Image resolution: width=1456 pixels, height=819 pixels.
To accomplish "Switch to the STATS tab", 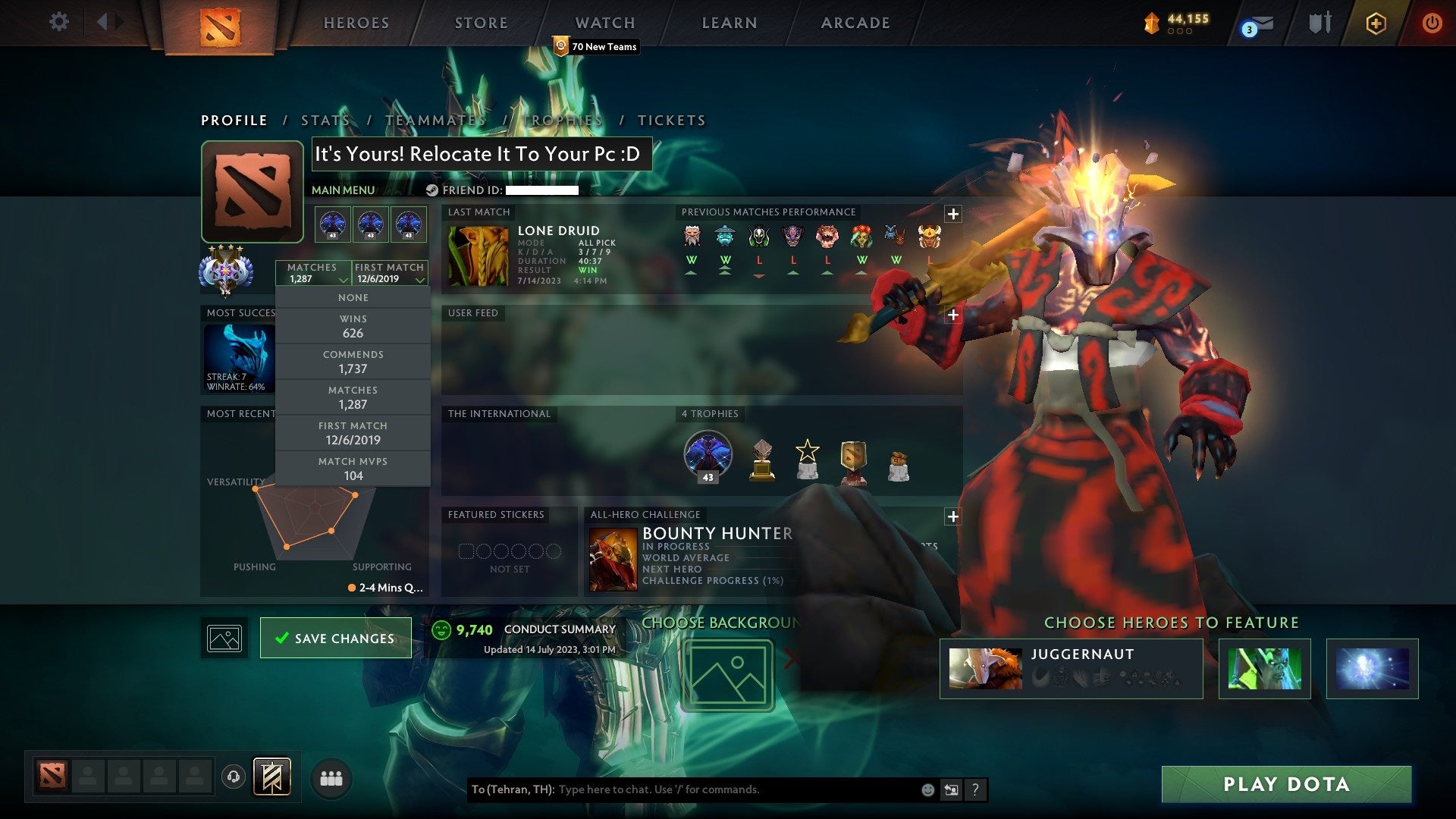I will point(324,120).
